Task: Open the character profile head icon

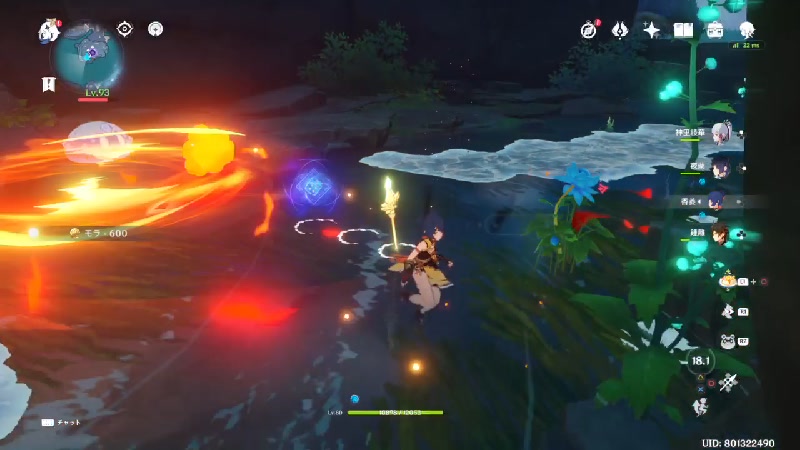Action: tap(747, 31)
